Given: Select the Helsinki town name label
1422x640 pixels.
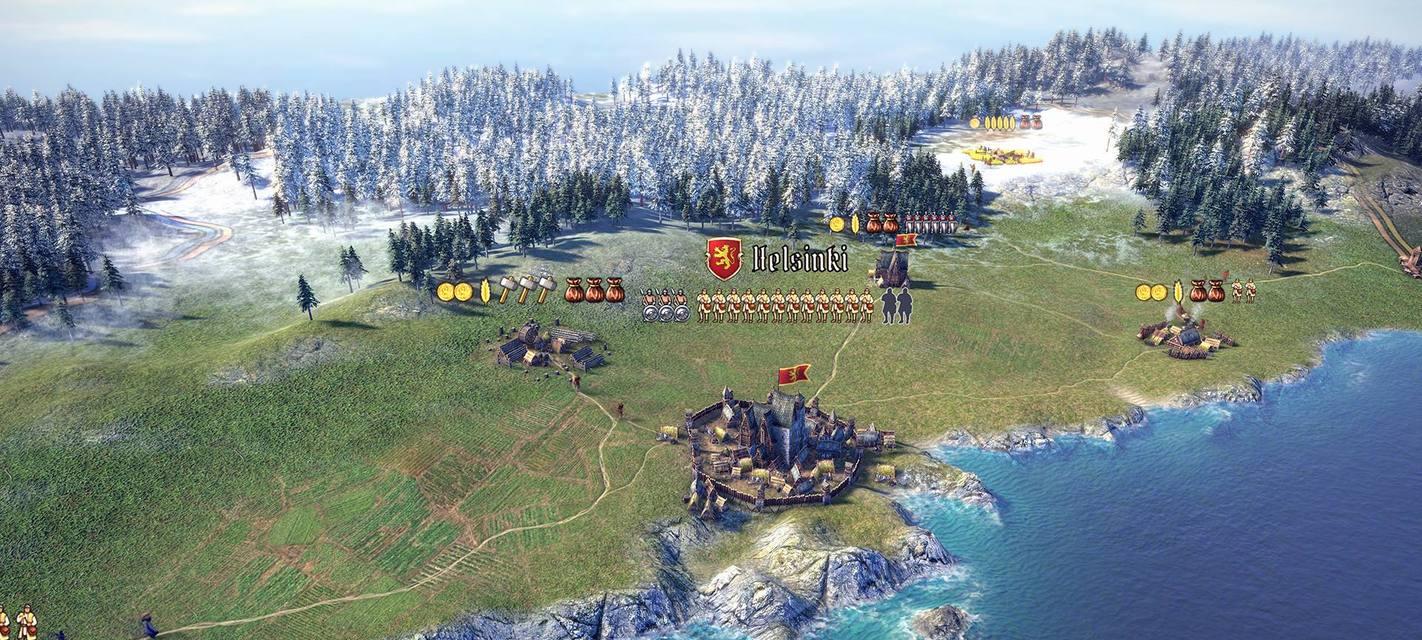Looking at the screenshot, I should click(799, 260).
